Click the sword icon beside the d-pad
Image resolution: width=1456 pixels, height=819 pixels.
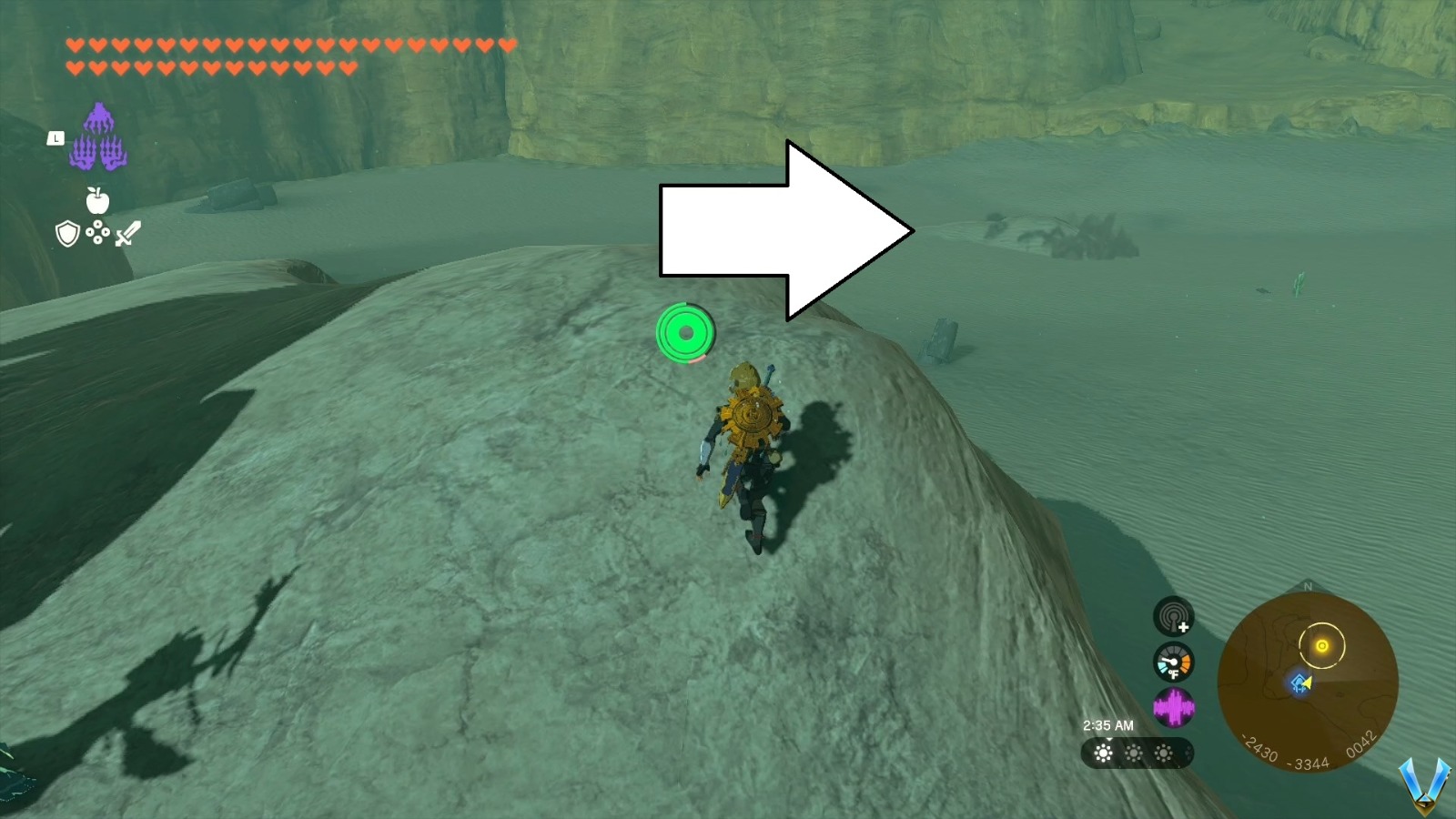(x=126, y=234)
